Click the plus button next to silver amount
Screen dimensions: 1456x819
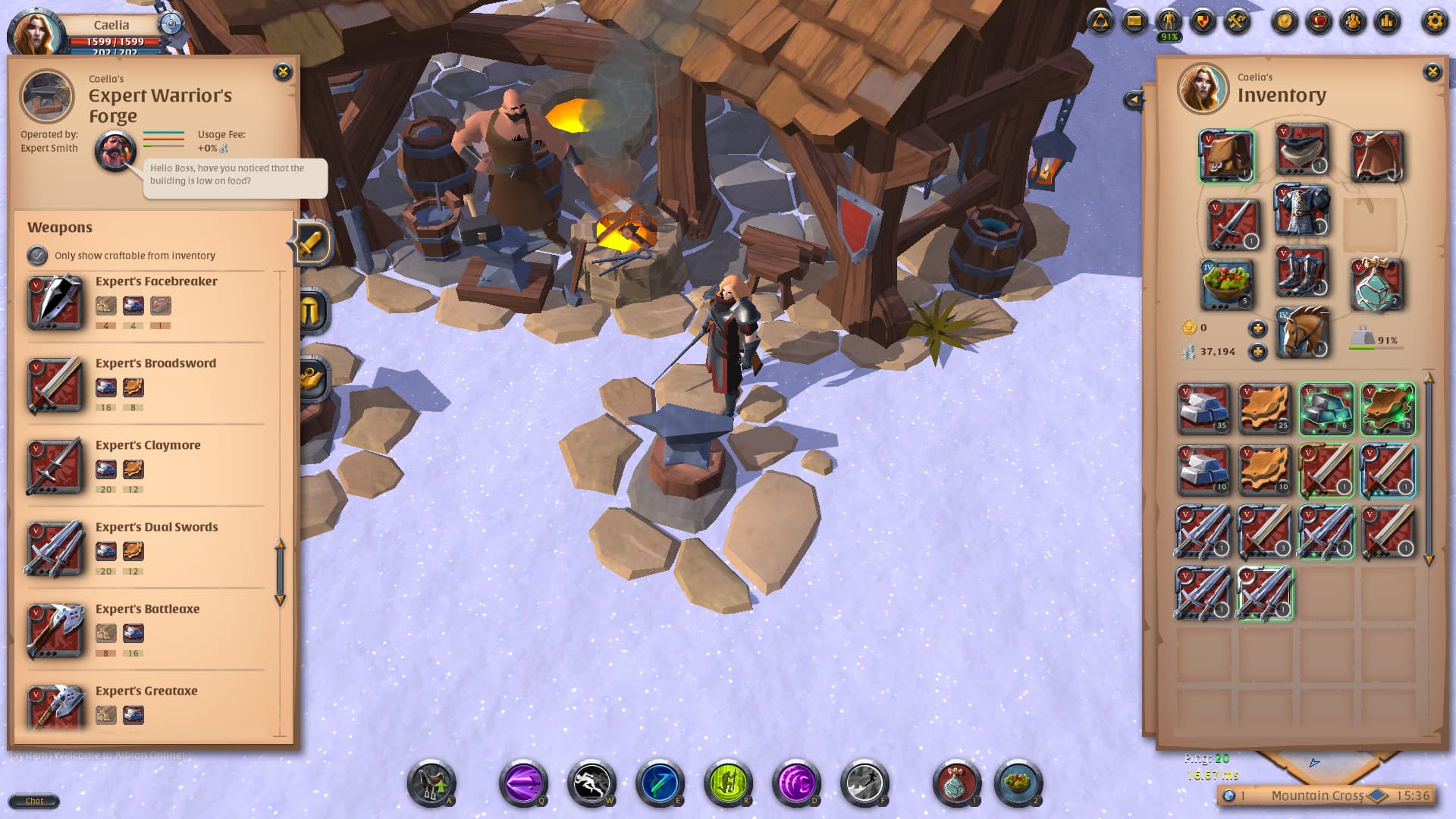pyautogui.click(x=1259, y=353)
